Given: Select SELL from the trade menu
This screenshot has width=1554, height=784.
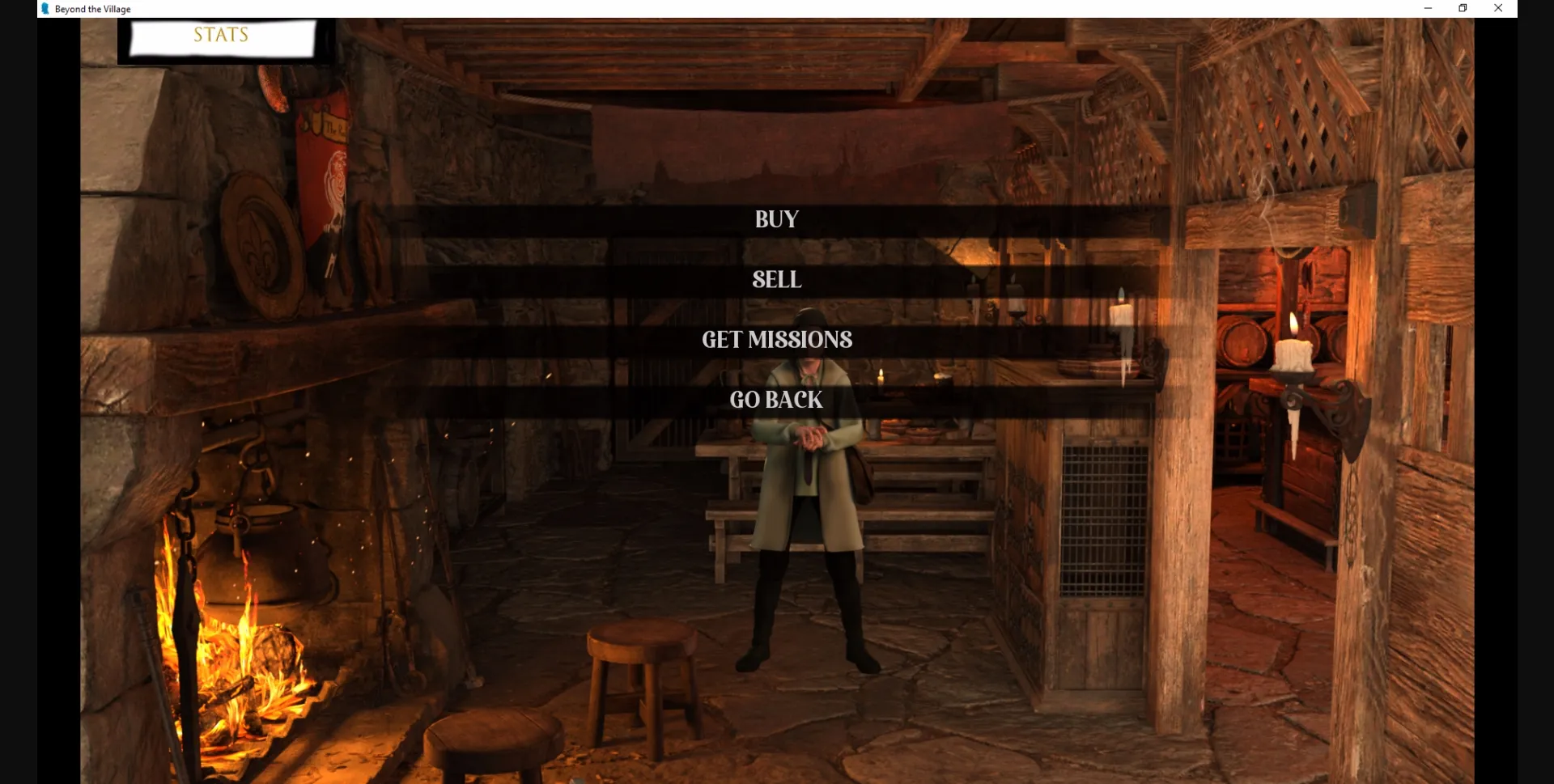Looking at the screenshot, I should tap(775, 280).
